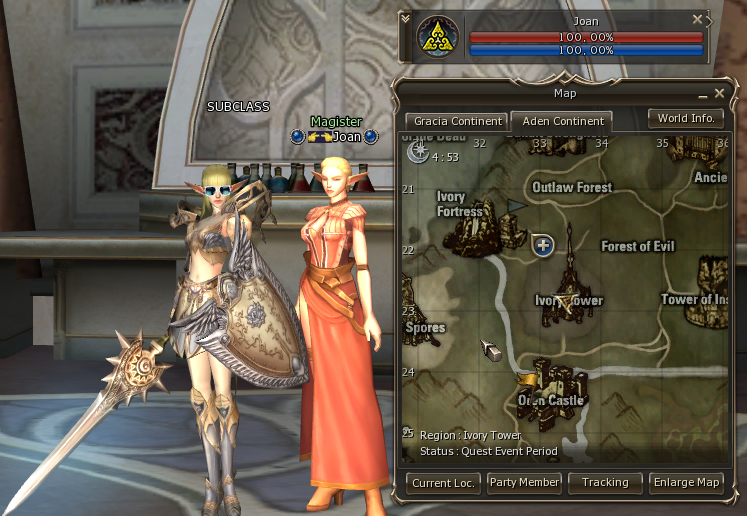Select the Aden Continent map tab
Viewport: 747px width, 516px height.
563,121
